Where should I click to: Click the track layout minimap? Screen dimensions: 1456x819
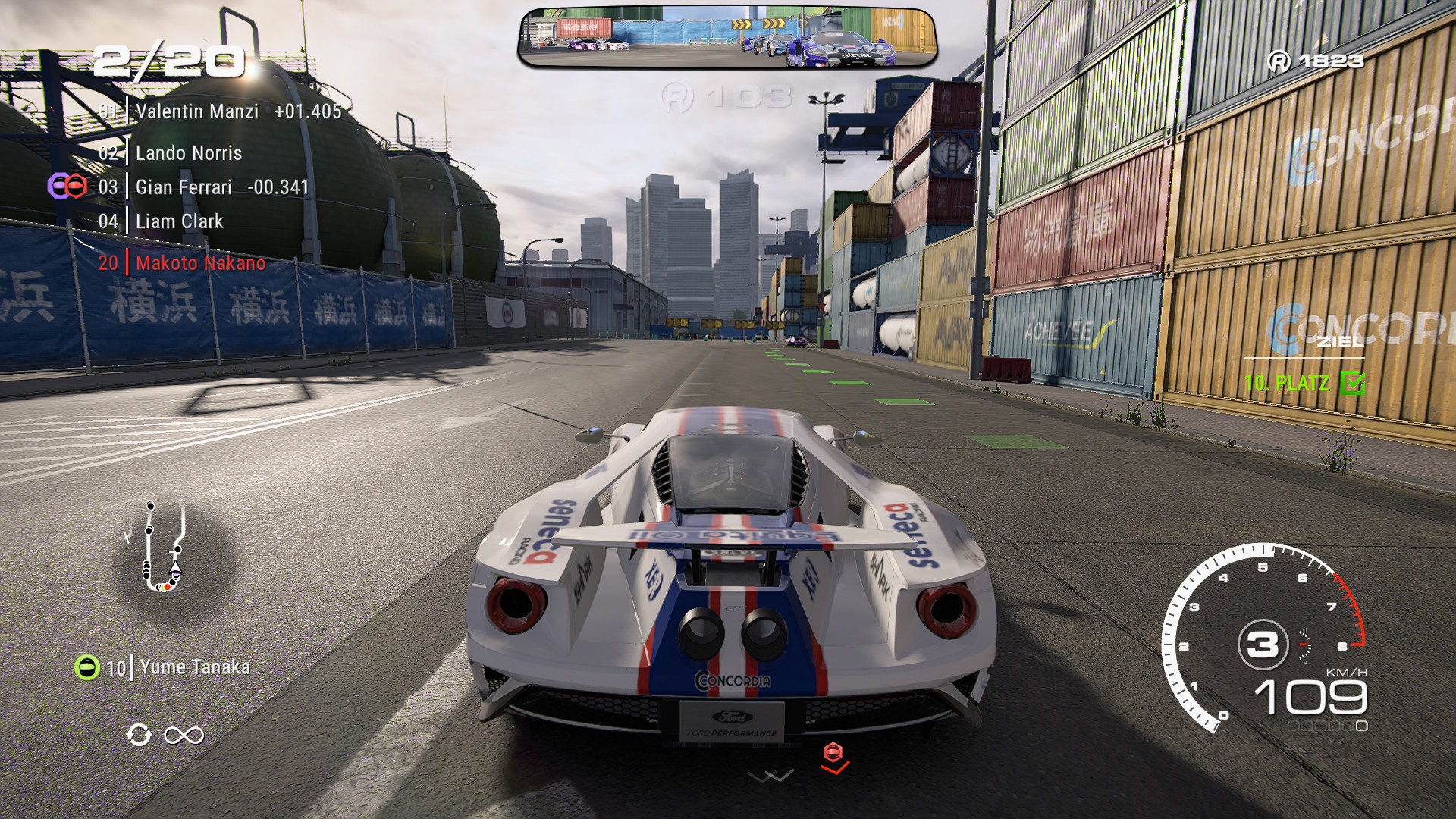tap(164, 548)
